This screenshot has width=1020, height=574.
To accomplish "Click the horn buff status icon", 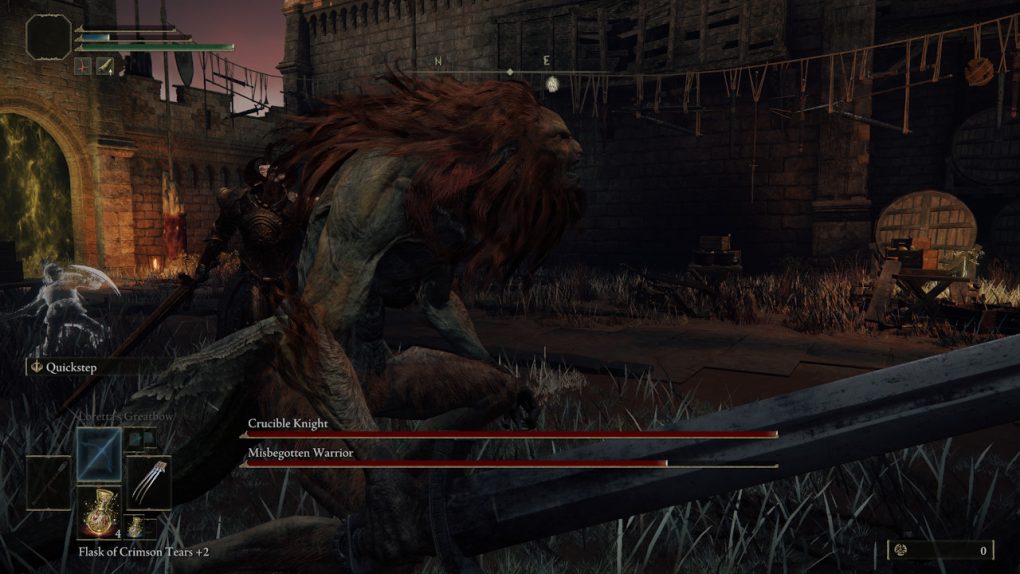I will [x=104, y=66].
